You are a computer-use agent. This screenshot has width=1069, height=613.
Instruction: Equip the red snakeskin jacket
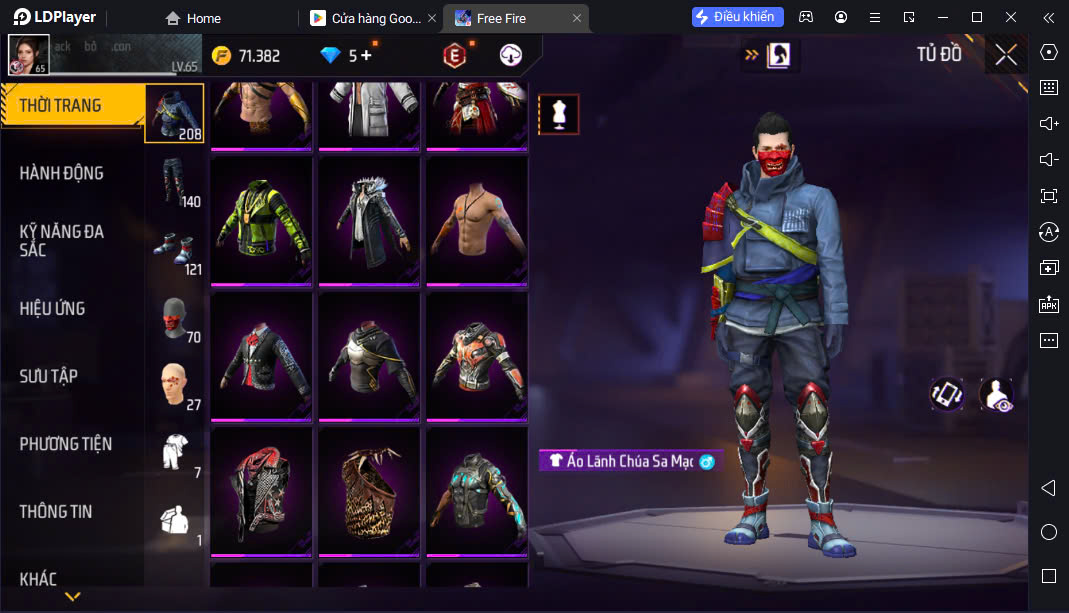(x=261, y=489)
